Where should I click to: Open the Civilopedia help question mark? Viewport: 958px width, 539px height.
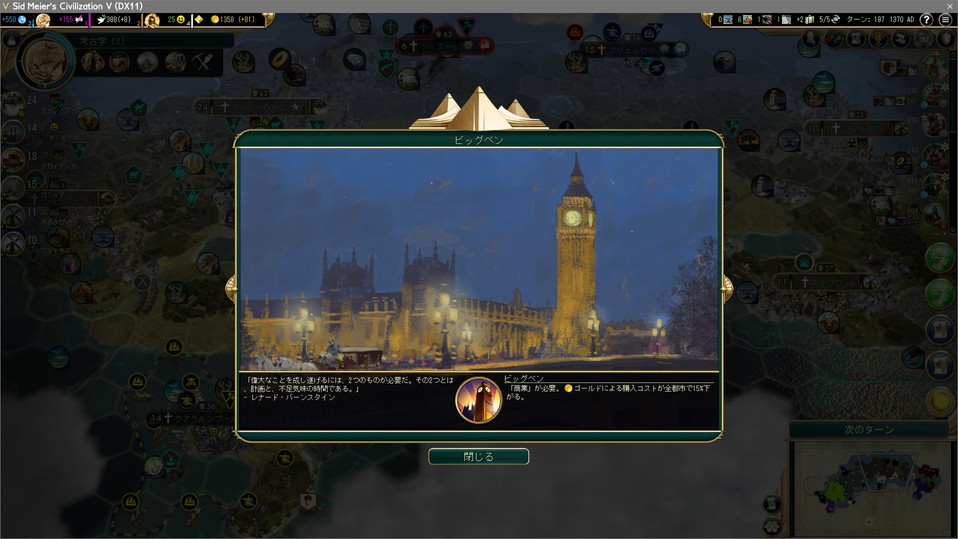pos(926,20)
